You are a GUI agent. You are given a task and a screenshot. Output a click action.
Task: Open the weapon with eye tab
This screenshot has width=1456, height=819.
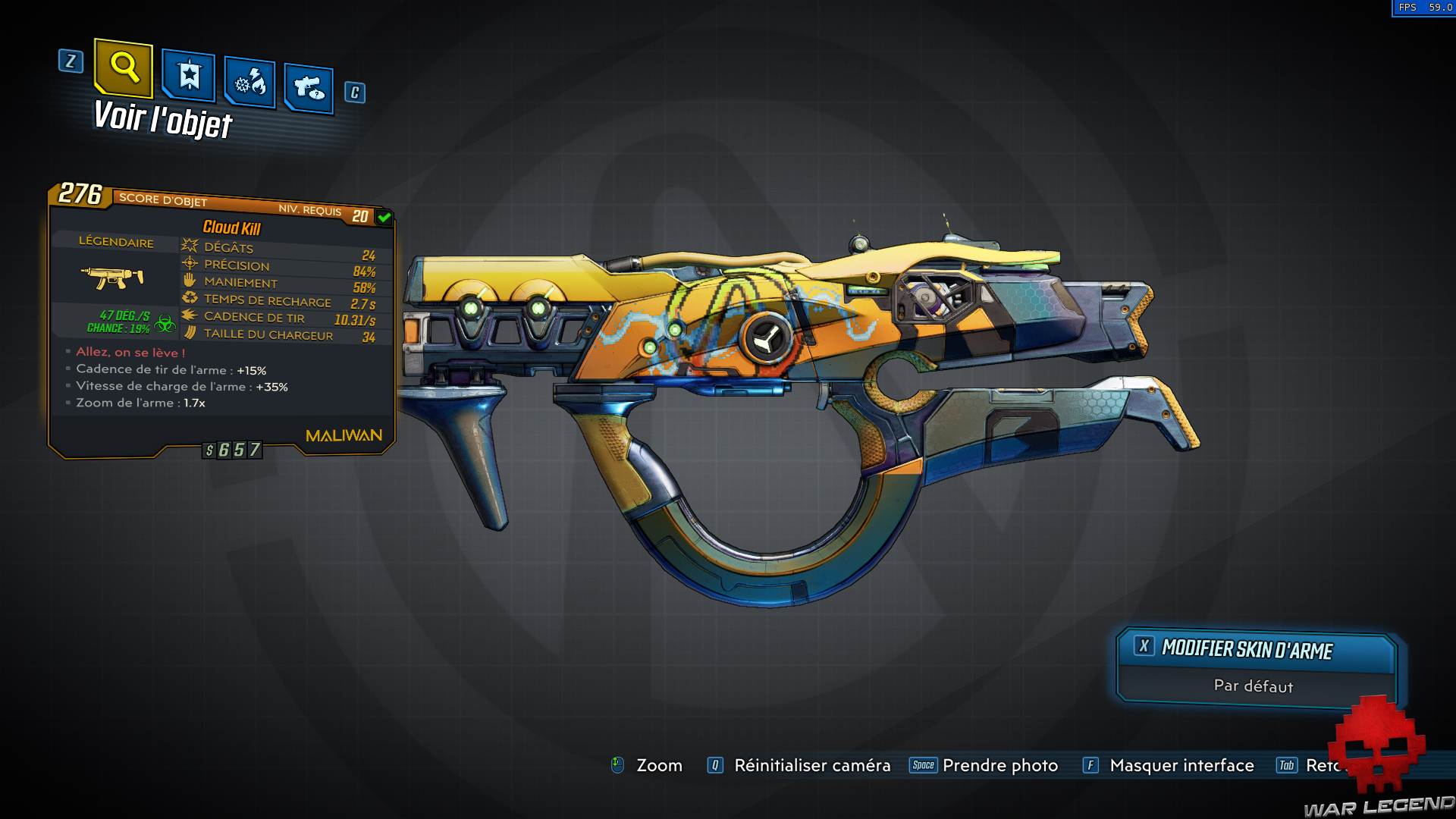[x=309, y=88]
